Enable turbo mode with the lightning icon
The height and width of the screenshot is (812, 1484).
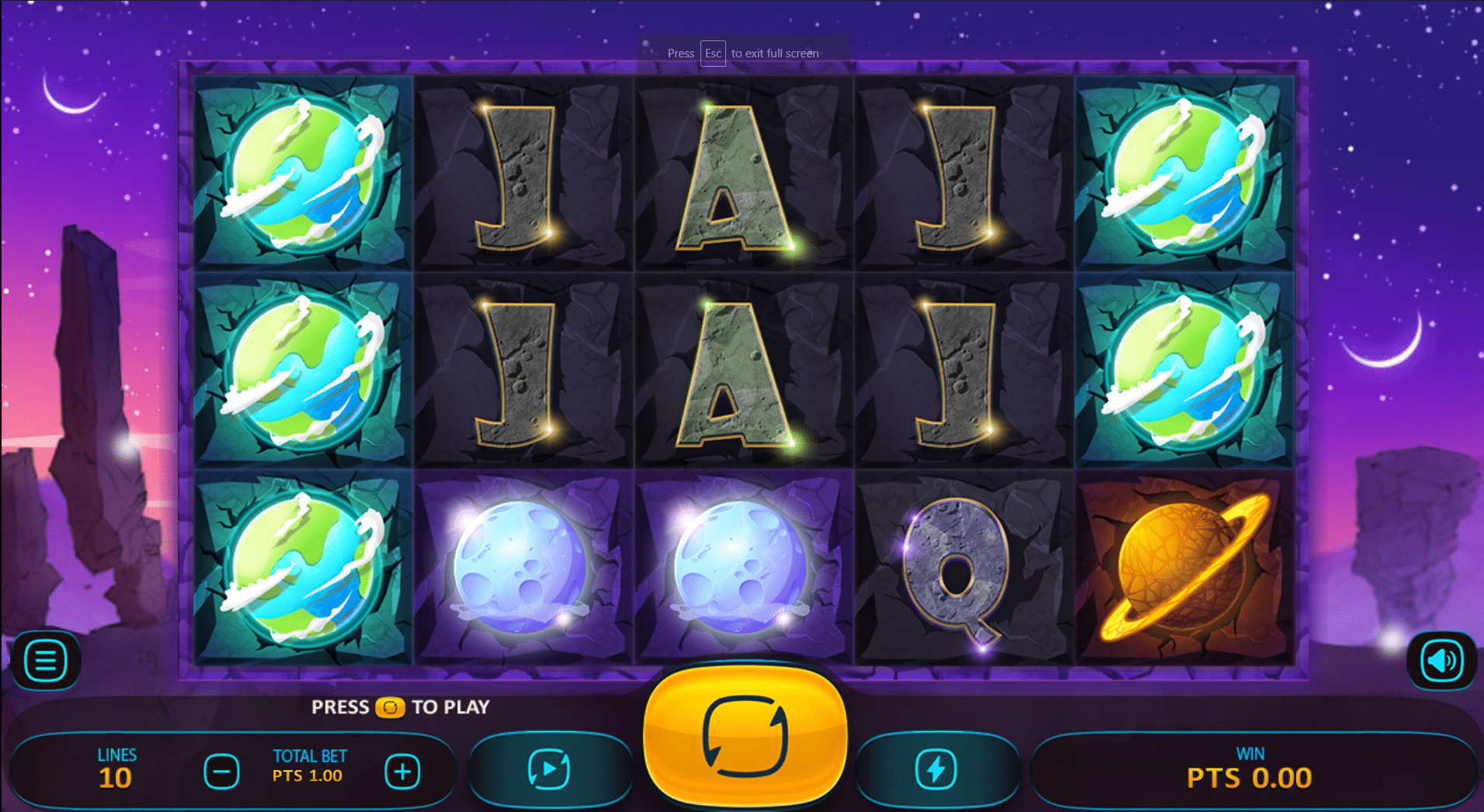pyautogui.click(x=938, y=769)
